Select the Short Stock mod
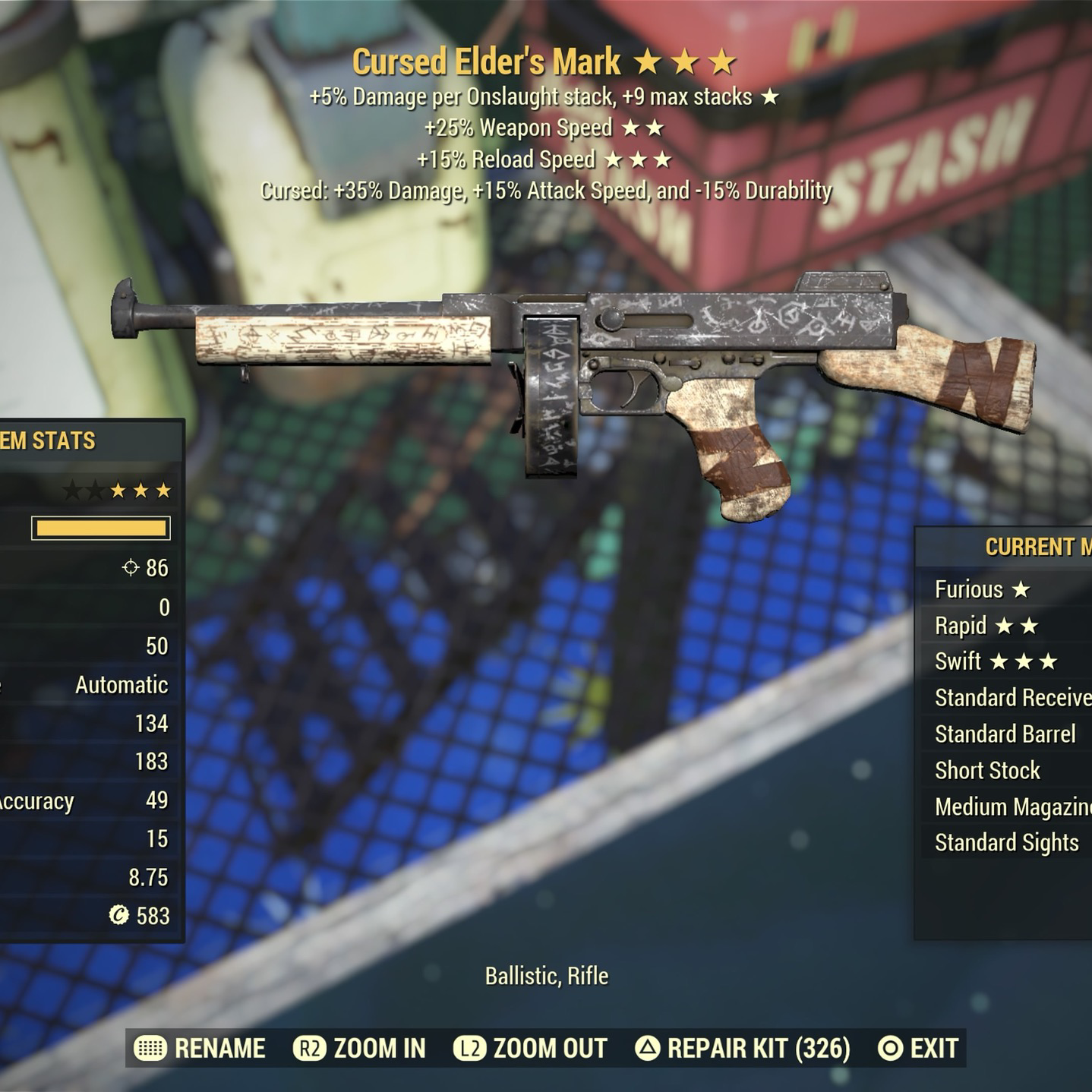 coord(987,771)
